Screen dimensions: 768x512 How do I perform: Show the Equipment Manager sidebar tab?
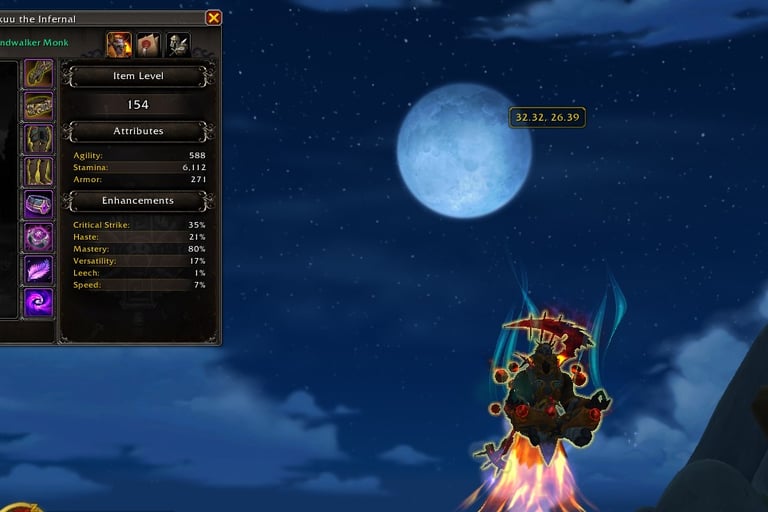(178, 45)
